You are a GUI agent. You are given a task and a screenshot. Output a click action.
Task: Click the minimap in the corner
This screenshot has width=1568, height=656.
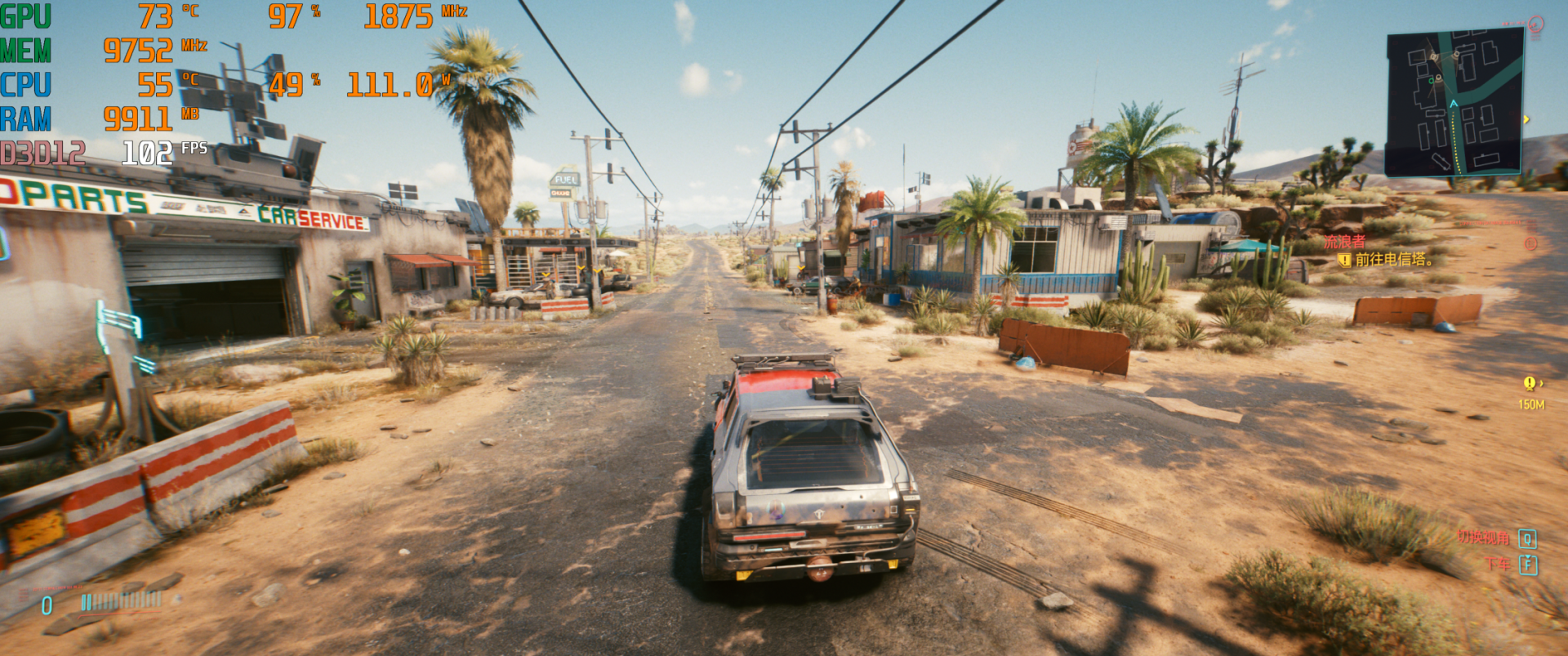tap(1454, 102)
